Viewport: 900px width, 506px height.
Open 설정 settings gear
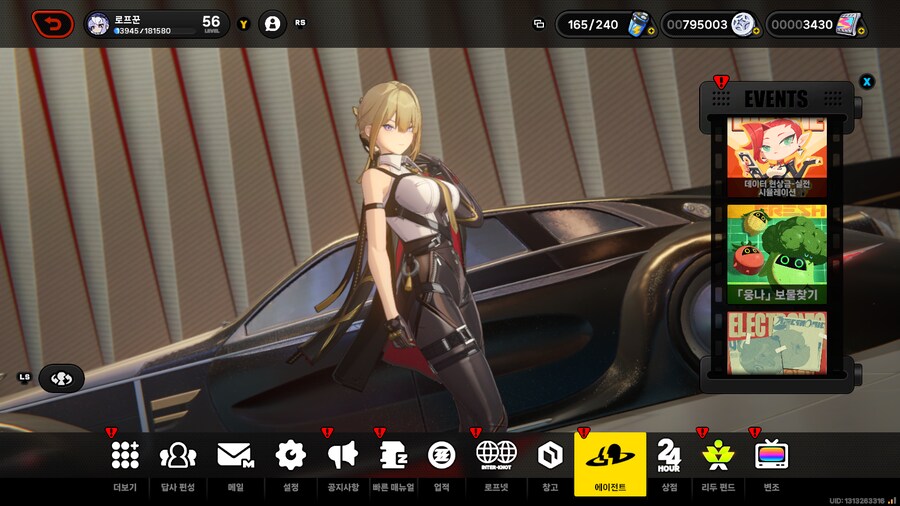point(290,462)
